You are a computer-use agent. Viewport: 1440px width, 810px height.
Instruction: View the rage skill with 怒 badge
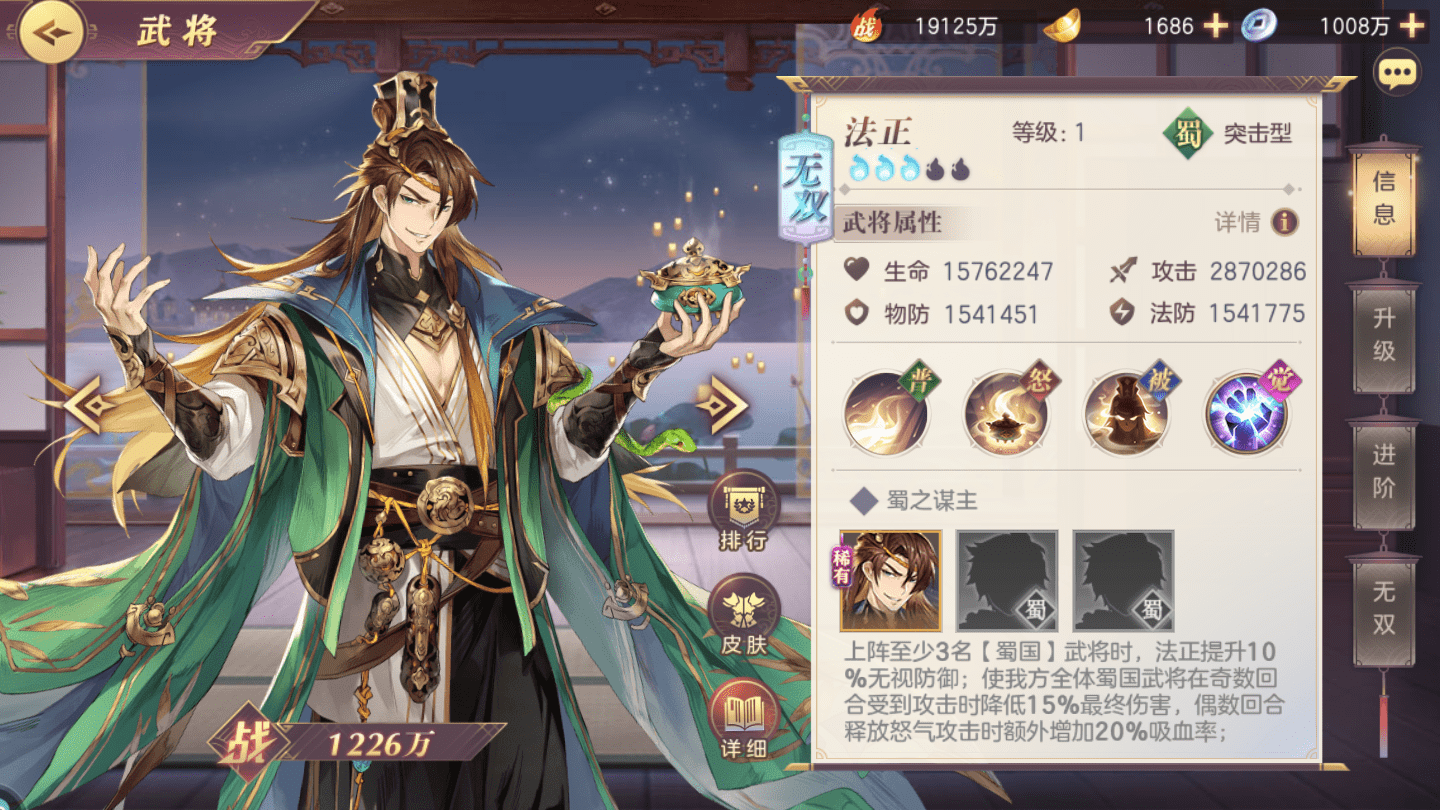point(1008,413)
